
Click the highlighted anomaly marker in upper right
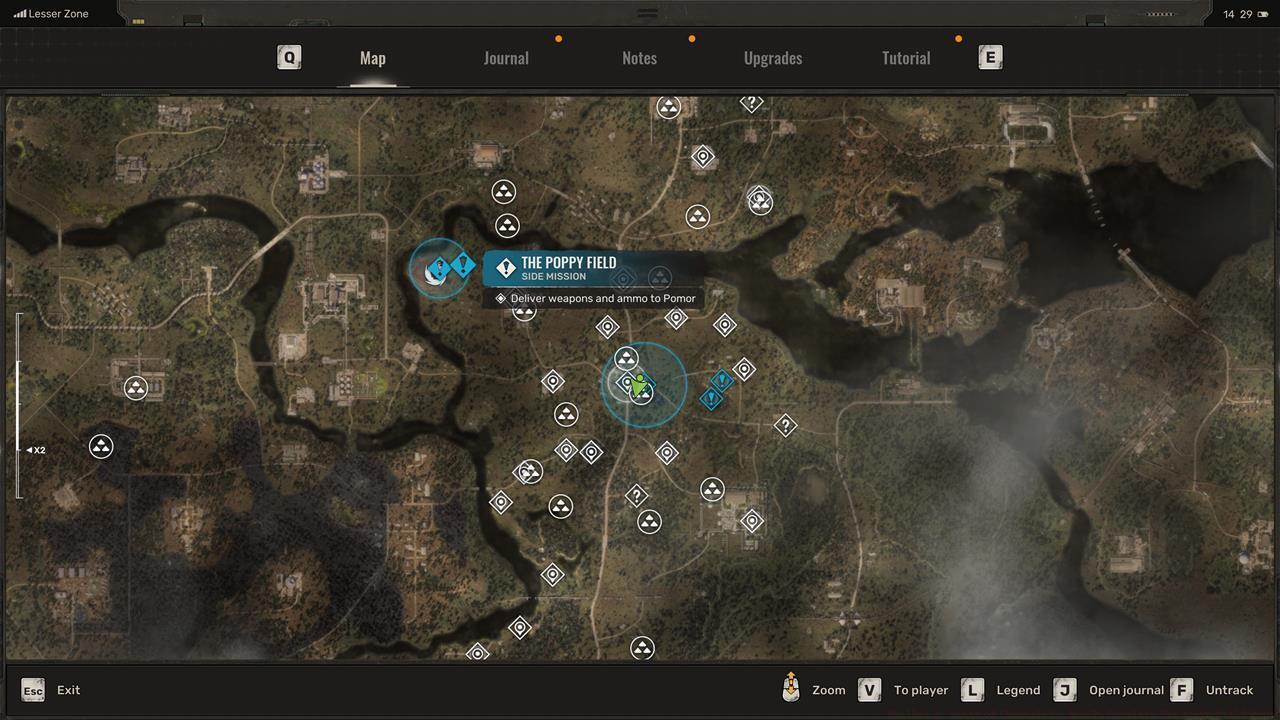tap(761, 202)
